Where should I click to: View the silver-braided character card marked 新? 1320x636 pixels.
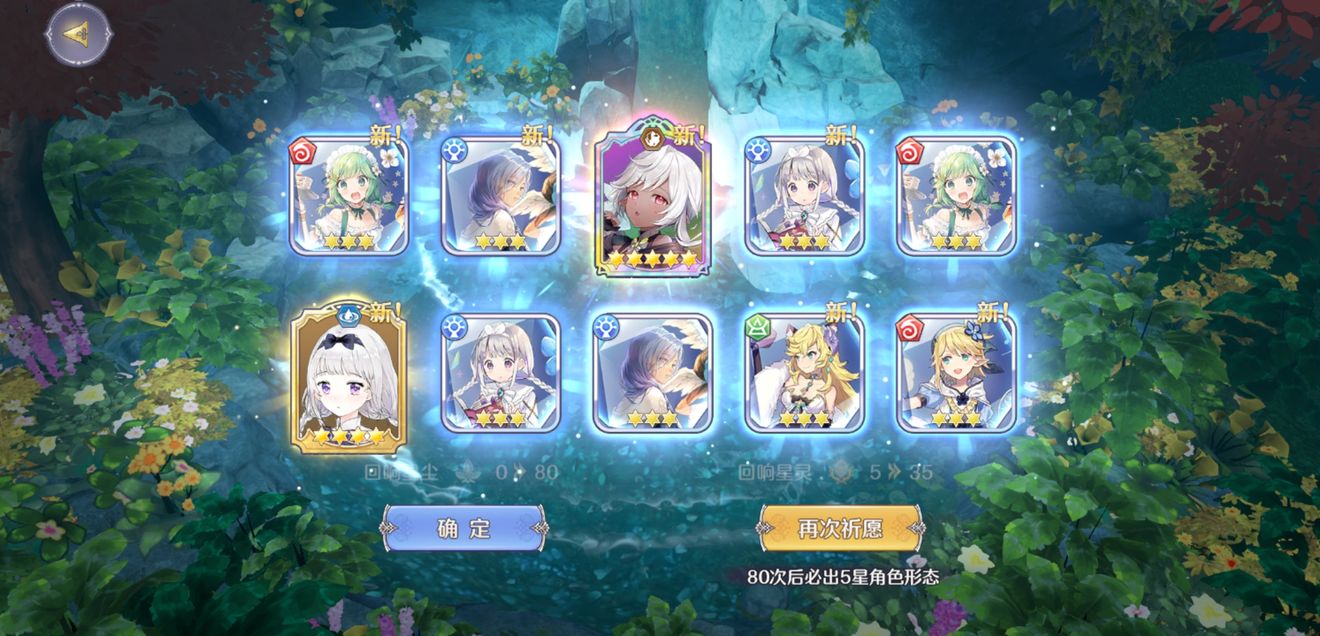point(804,196)
